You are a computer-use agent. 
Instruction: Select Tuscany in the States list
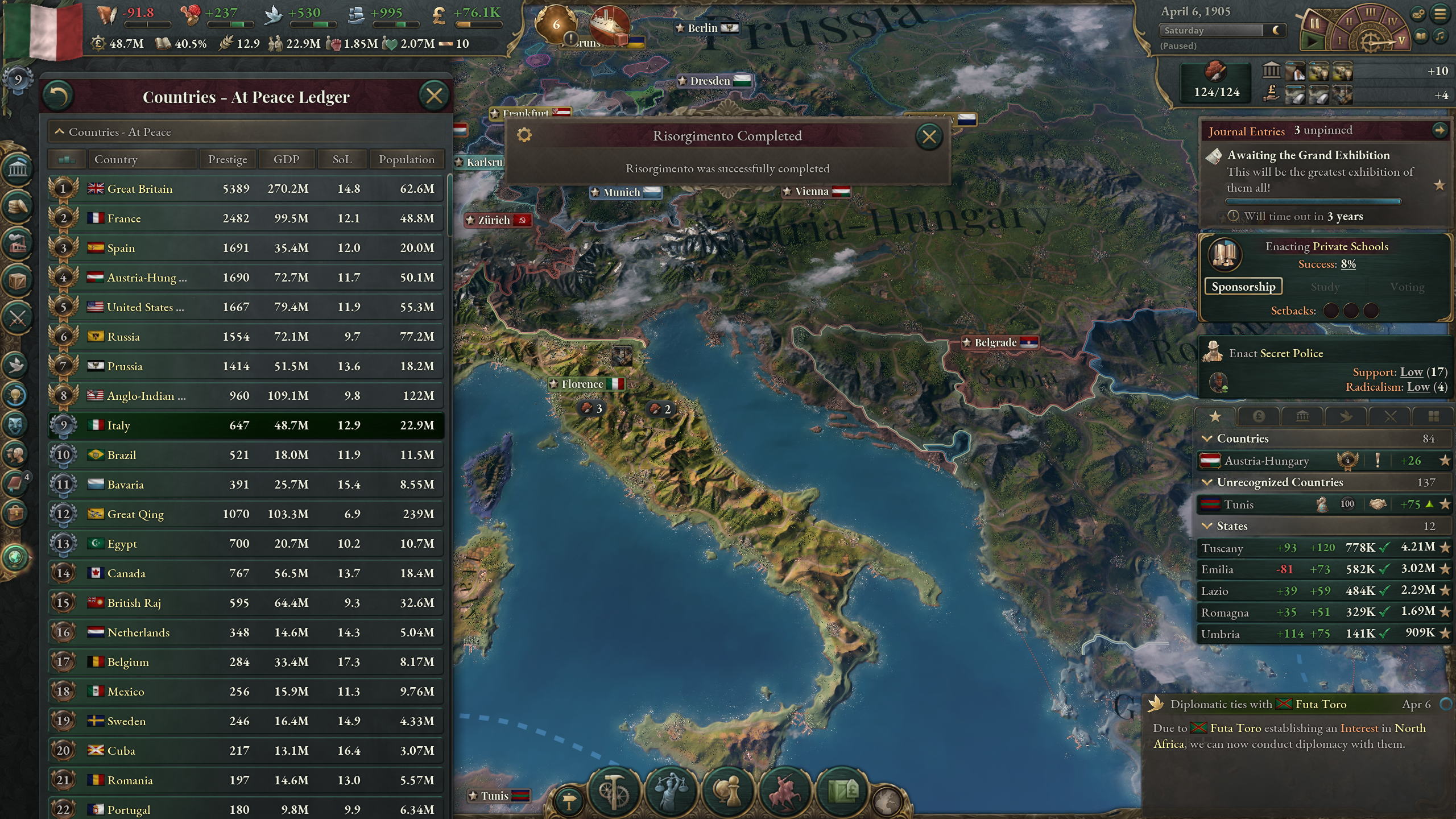[x=1222, y=548]
